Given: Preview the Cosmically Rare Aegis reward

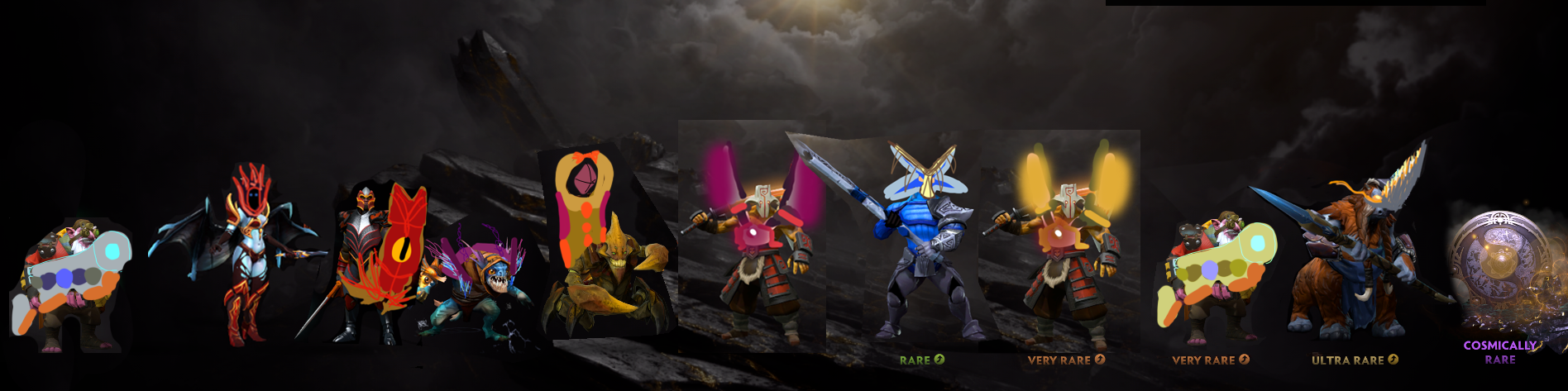Looking at the screenshot, I should [x=1497, y=273].
